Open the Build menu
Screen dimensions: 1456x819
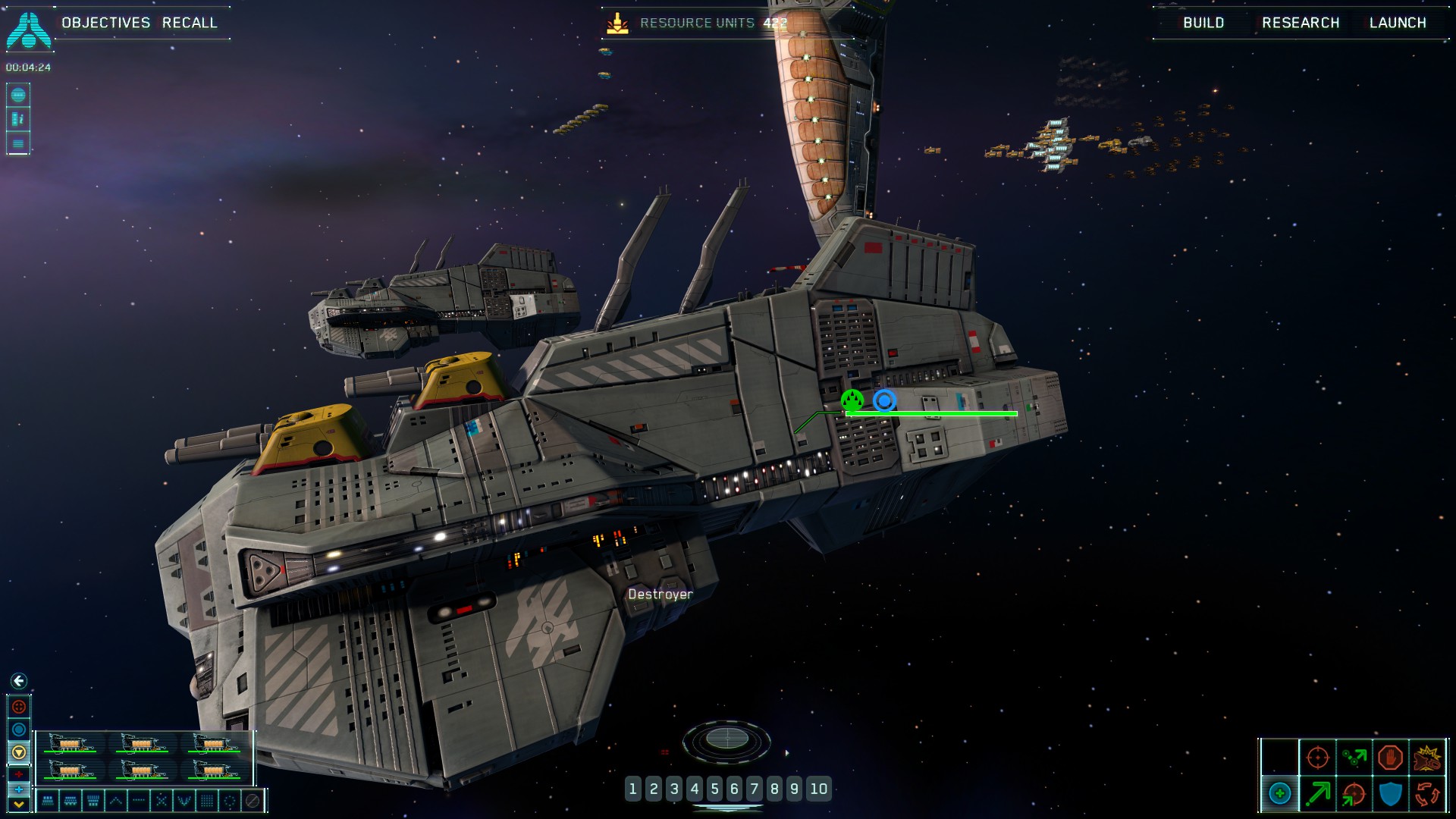coord(1203,23)
